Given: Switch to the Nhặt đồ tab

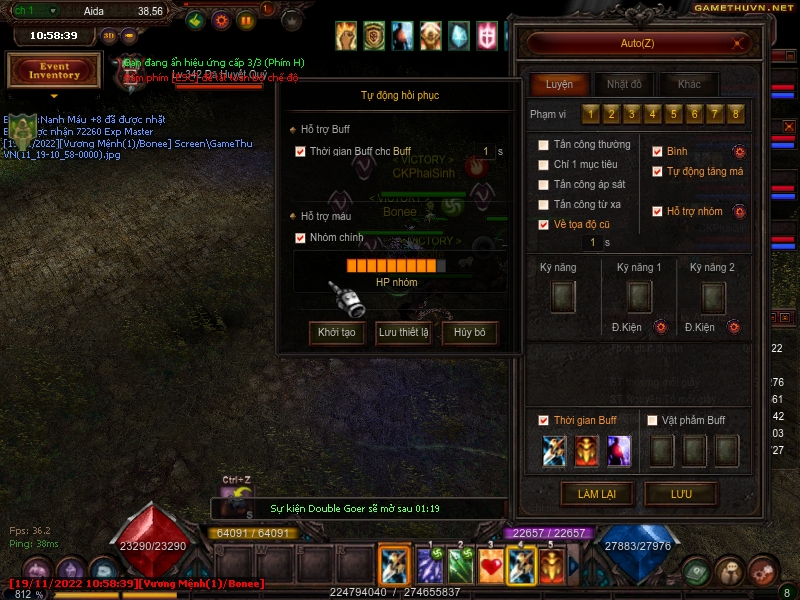Looking at the screenshot, I should [624, 84].
